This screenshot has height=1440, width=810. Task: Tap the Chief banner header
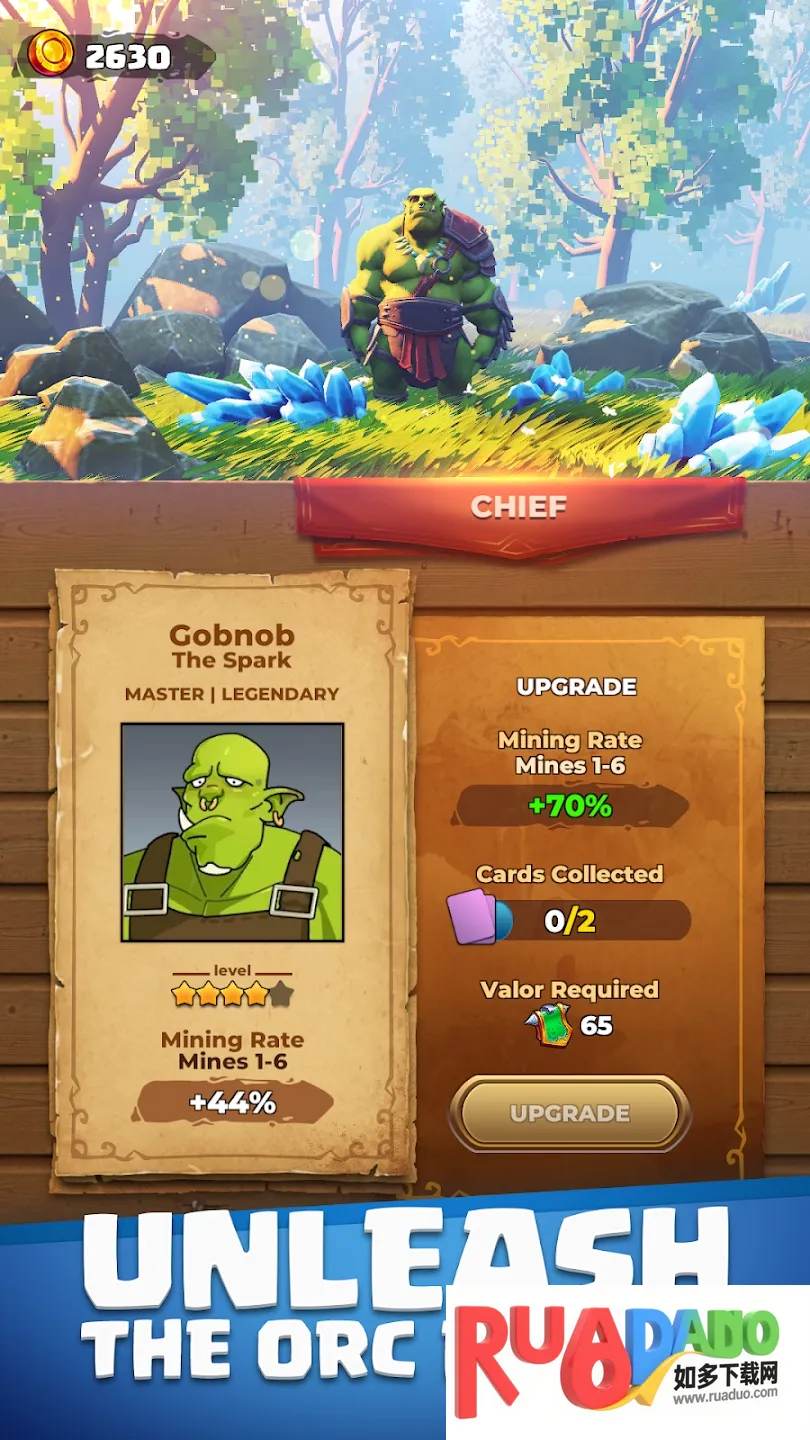[x=519, y=507]
